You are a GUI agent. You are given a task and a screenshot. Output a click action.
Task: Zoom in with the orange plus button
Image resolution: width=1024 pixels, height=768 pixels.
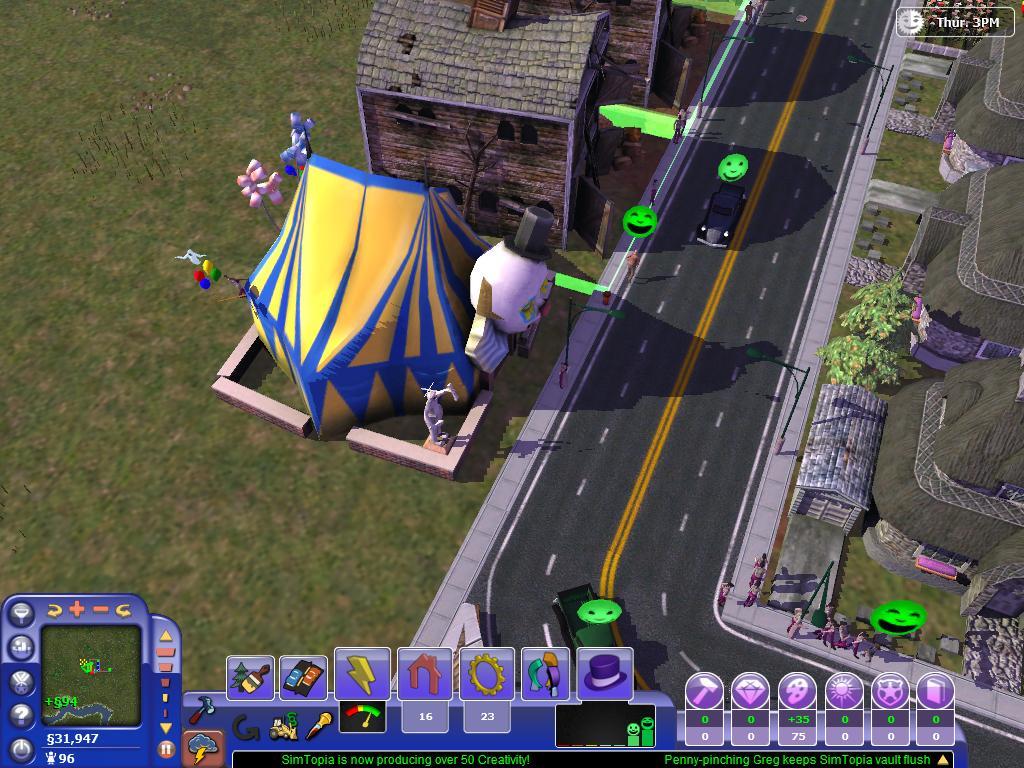point(78,609)
